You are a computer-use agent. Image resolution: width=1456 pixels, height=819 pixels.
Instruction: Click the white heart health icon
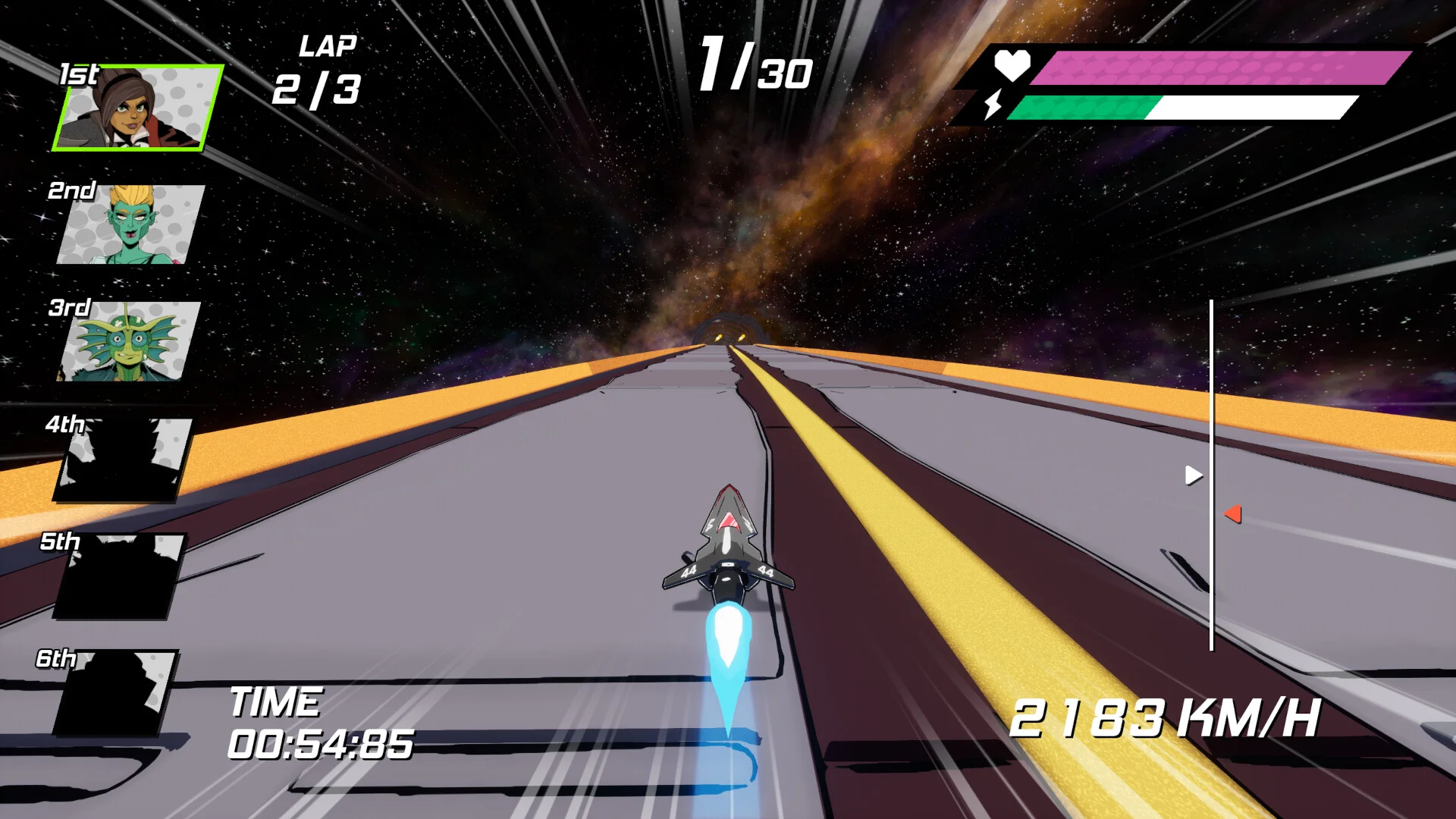[x=1012, y=65]
